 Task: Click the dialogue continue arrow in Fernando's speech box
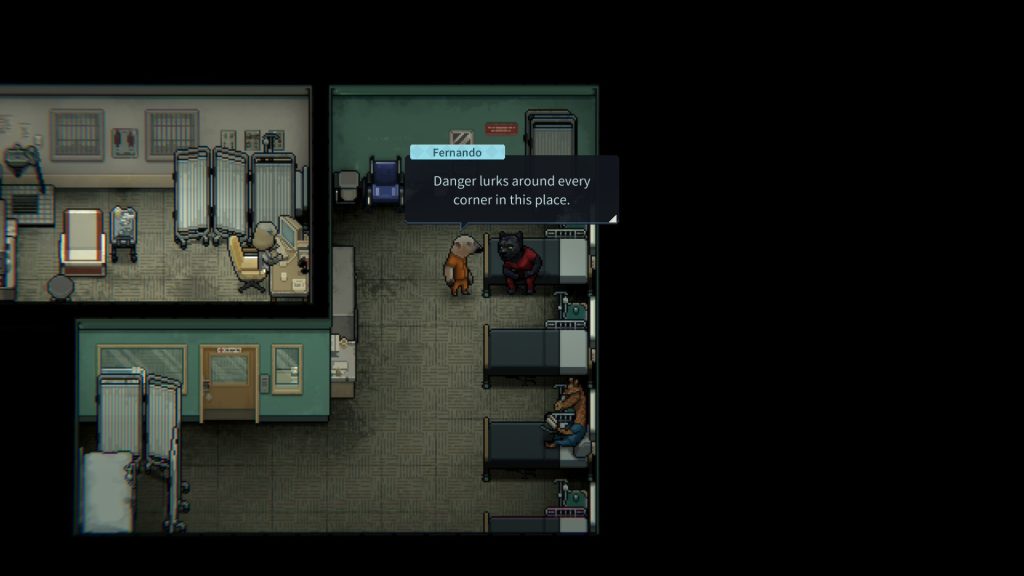tap(612, 217)
